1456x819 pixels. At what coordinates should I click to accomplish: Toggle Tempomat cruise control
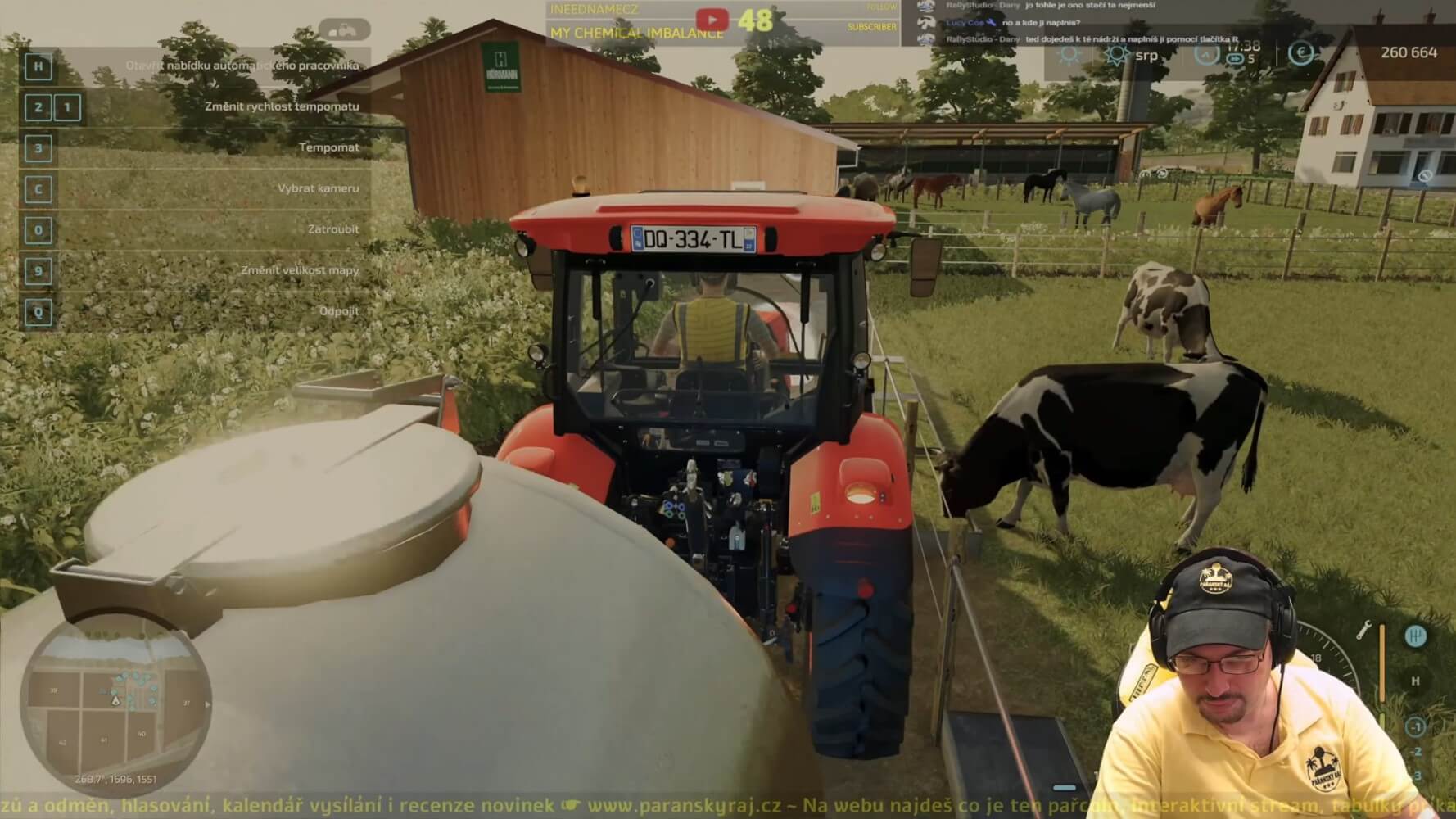[329, 147]
